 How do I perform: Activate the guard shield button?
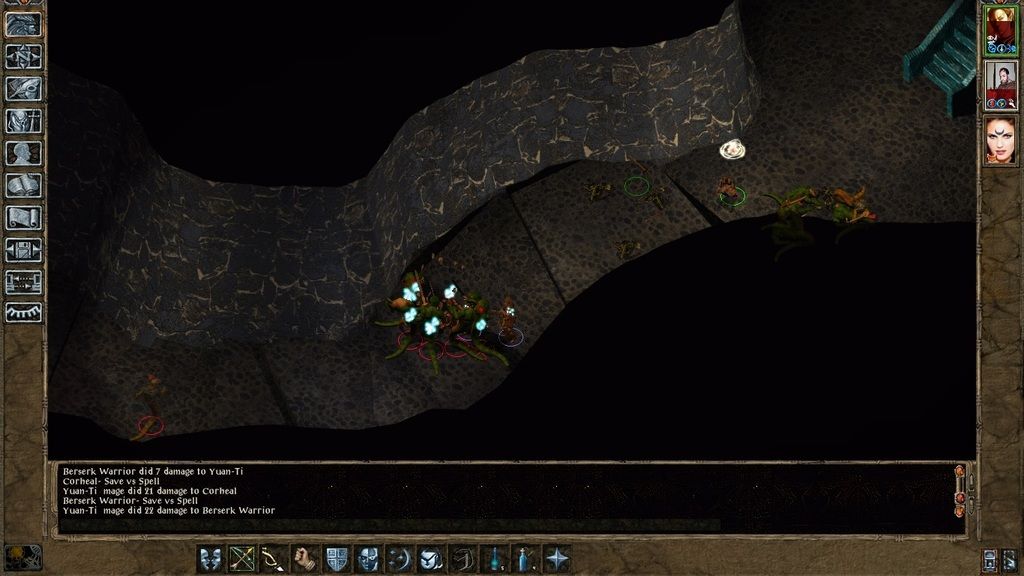337,558
